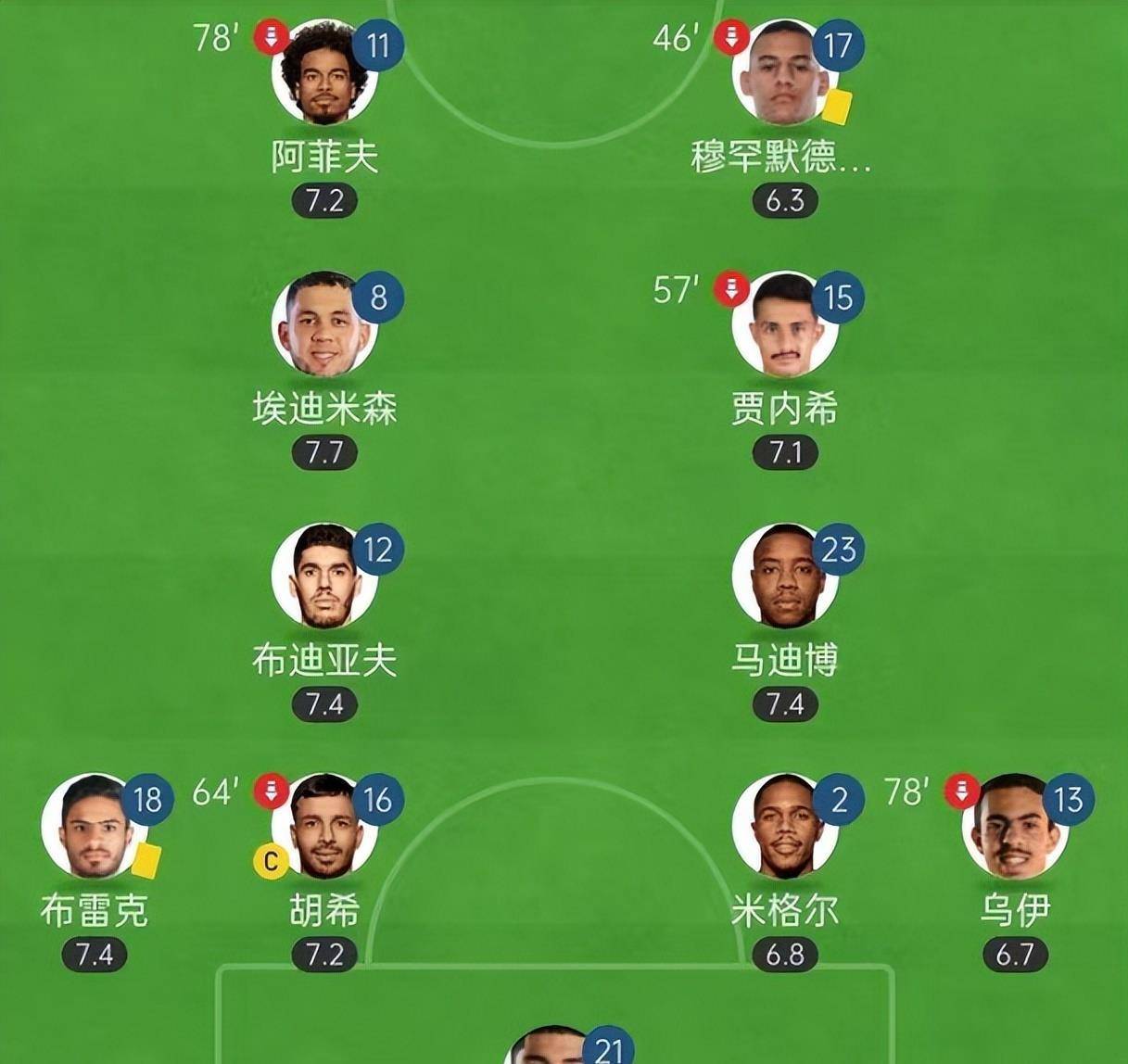Image resolution: width=1128 pixels, height=1064 pixels.
Task: Click the photo of 乌伊, number 13
Action: [x=1014, y=828]
